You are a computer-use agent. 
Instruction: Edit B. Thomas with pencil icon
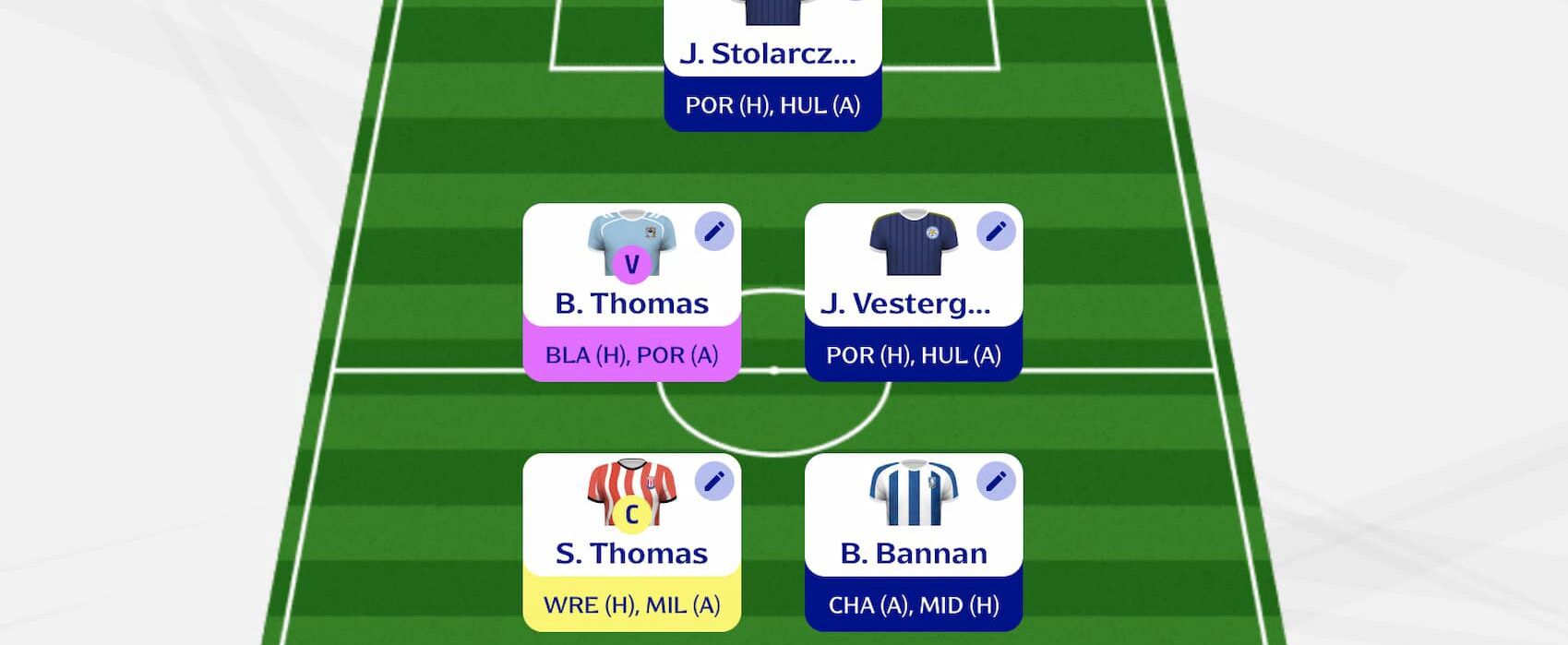point(713,232)
